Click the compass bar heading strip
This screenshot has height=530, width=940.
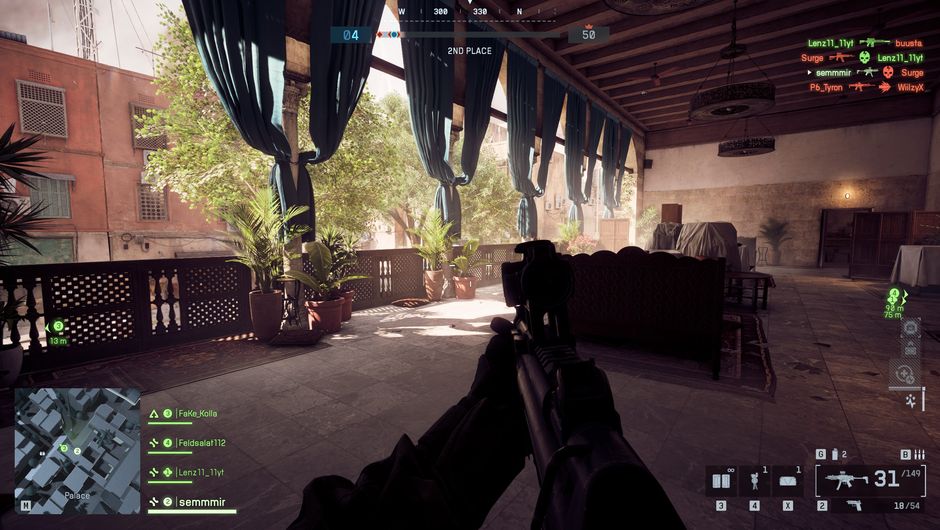(x=472, y=12)
